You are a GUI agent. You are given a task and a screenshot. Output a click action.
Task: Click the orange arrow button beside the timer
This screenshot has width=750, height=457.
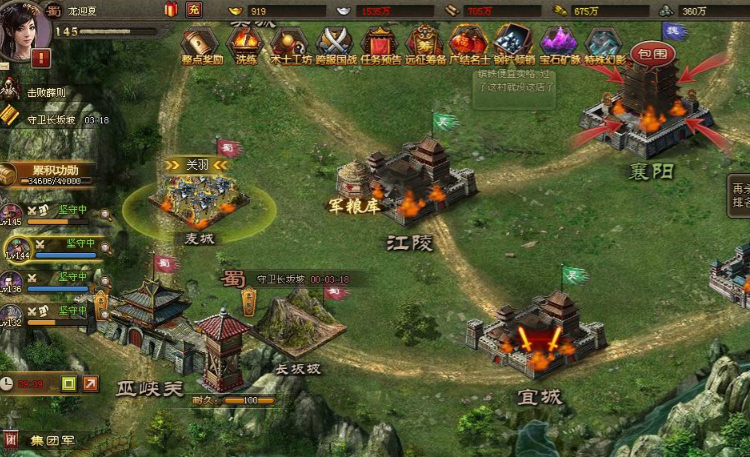pos(91,383)
